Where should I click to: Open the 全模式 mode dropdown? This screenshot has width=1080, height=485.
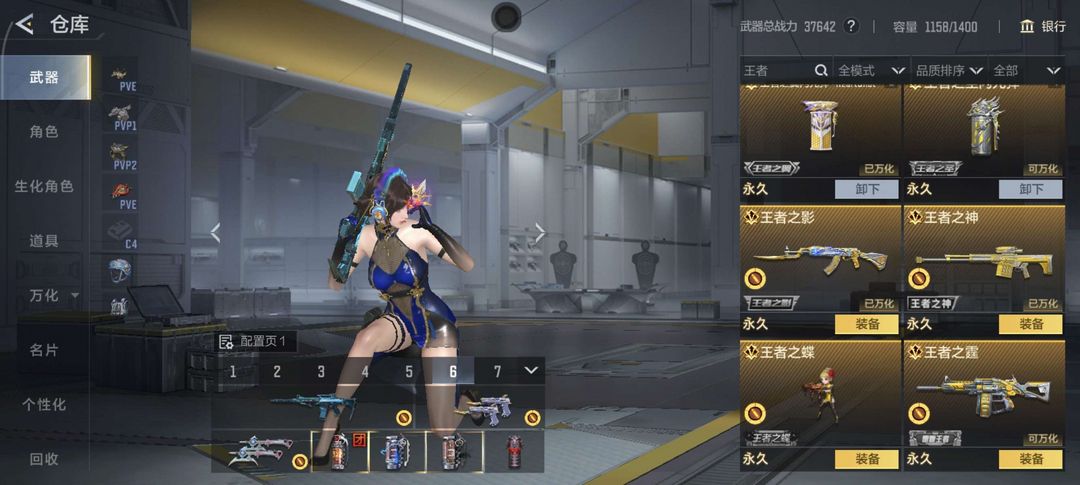click(871, 70)
